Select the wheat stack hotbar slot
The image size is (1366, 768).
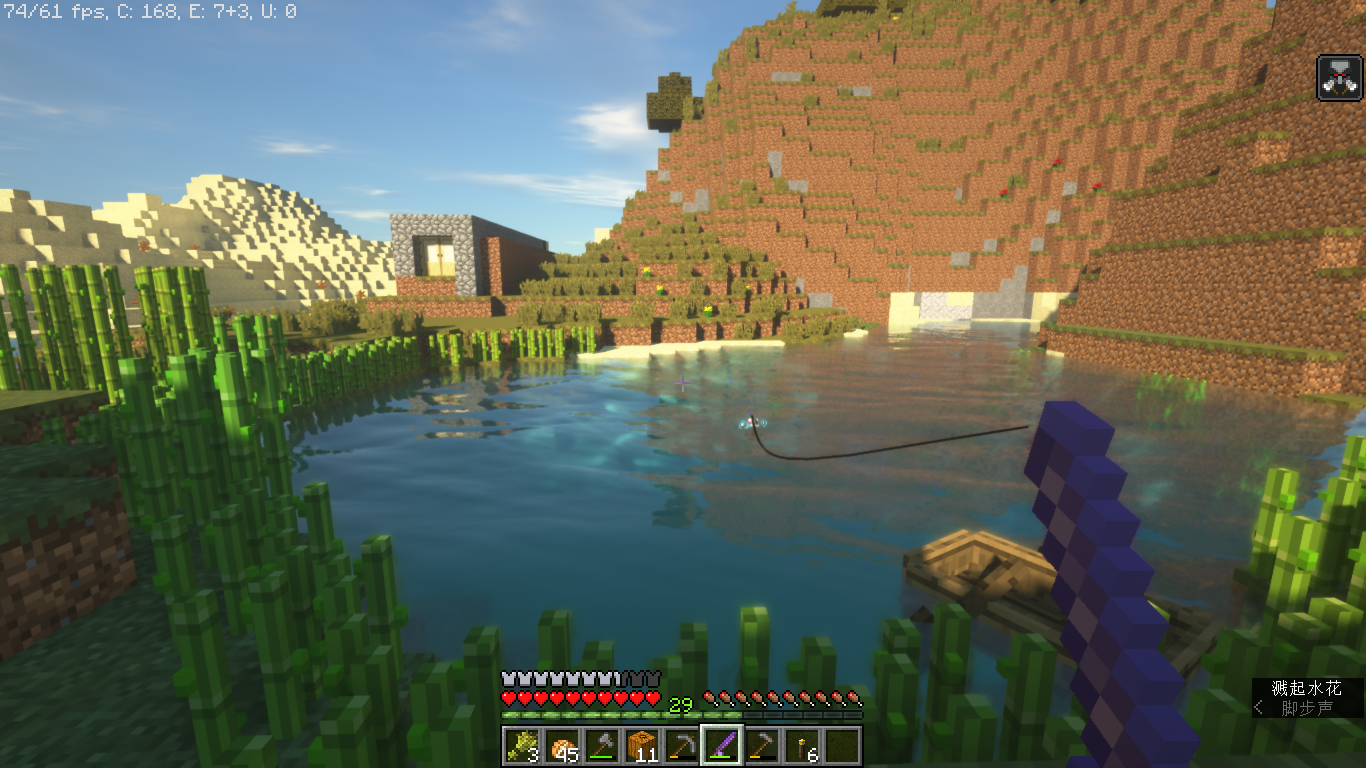[522, 746]
